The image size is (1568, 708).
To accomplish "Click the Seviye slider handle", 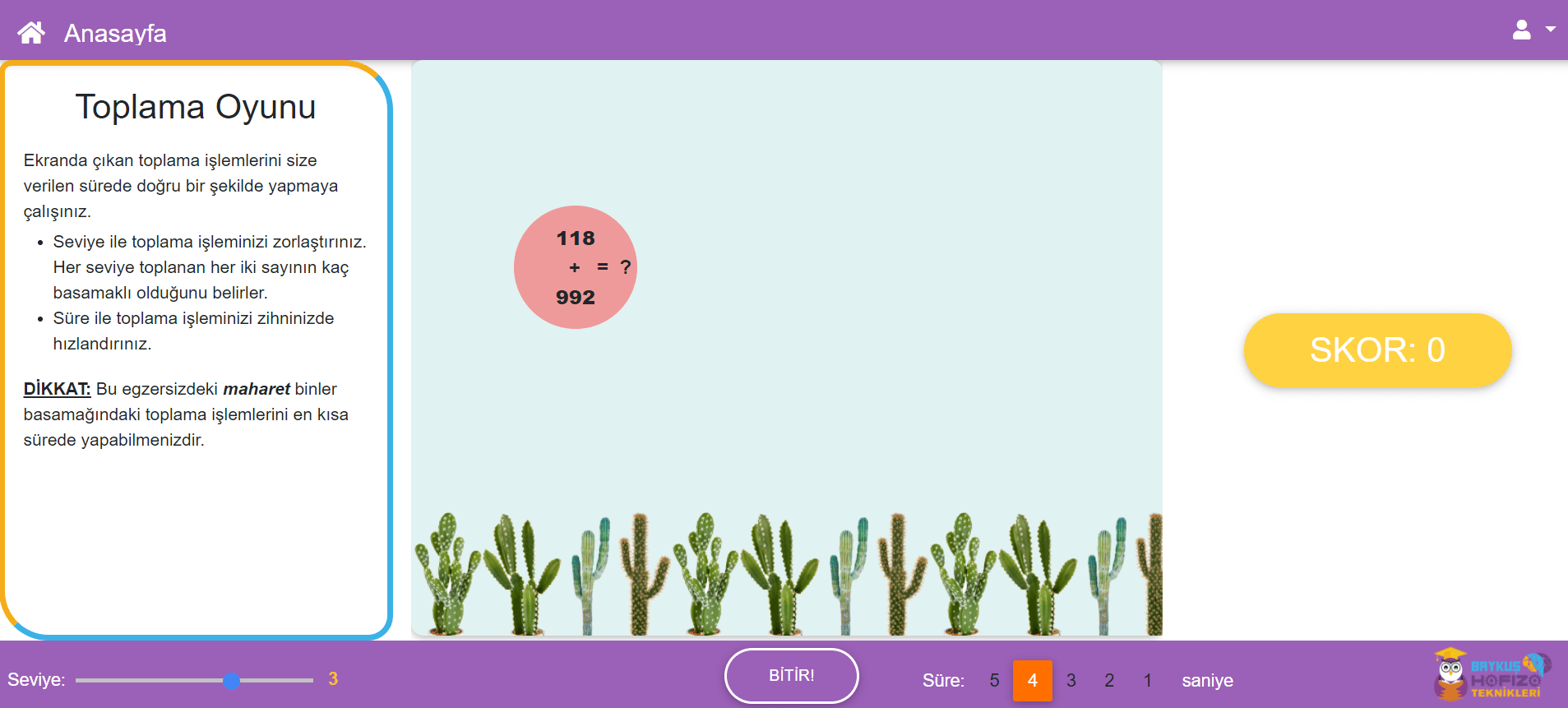I will [x=232, y=681].
